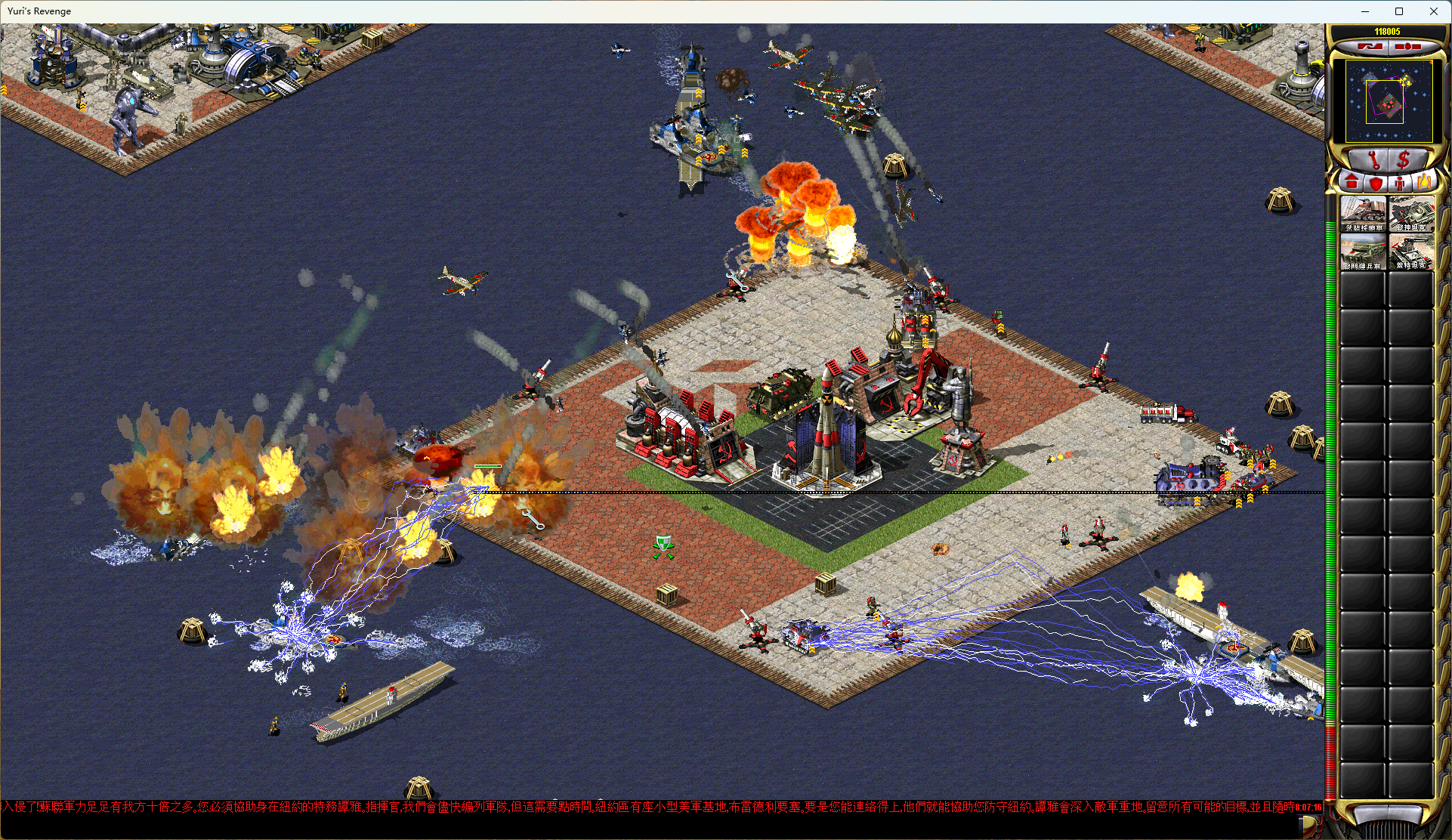Switch to the infantry build tab

click(1400, 183)
